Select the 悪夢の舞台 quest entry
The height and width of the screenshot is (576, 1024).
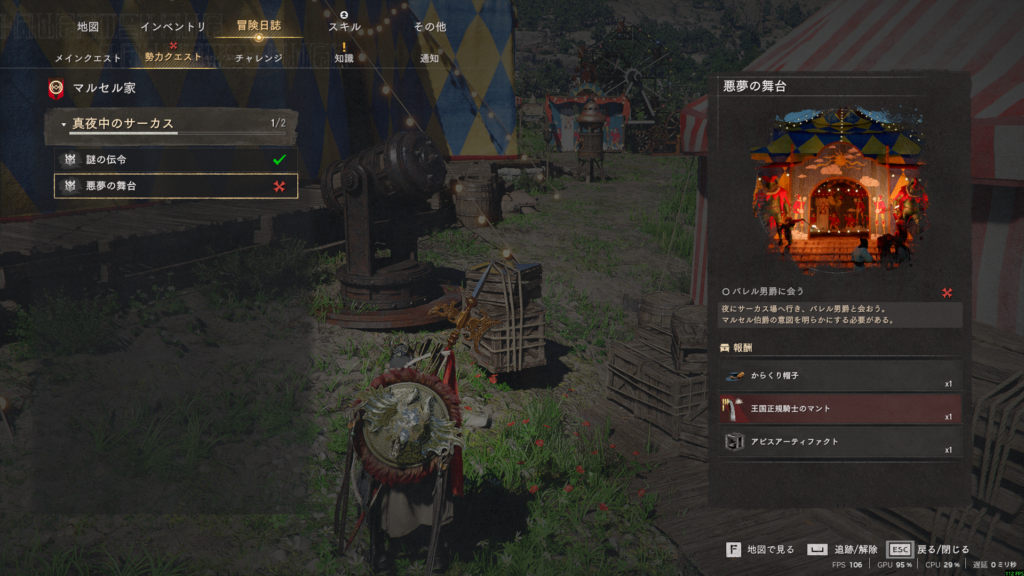pos(176,186)
